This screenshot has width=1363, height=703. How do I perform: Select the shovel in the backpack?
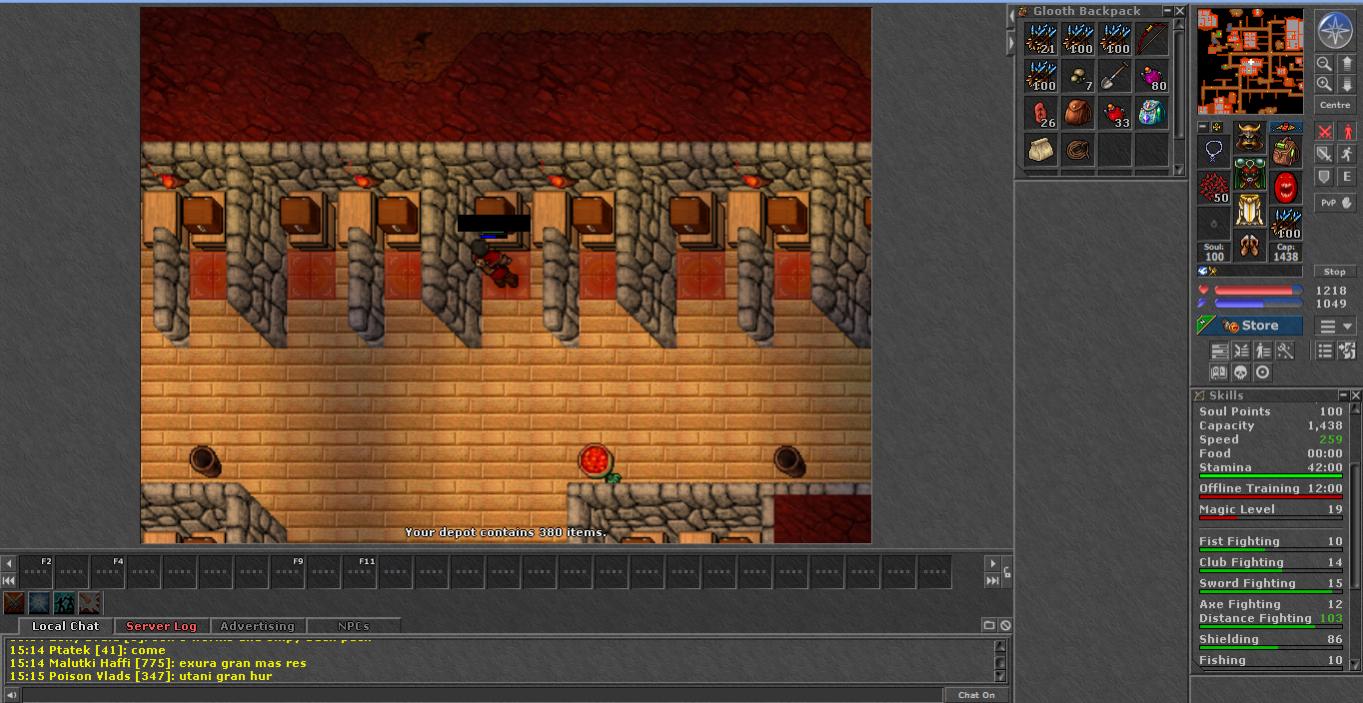tap(1115, 77)
